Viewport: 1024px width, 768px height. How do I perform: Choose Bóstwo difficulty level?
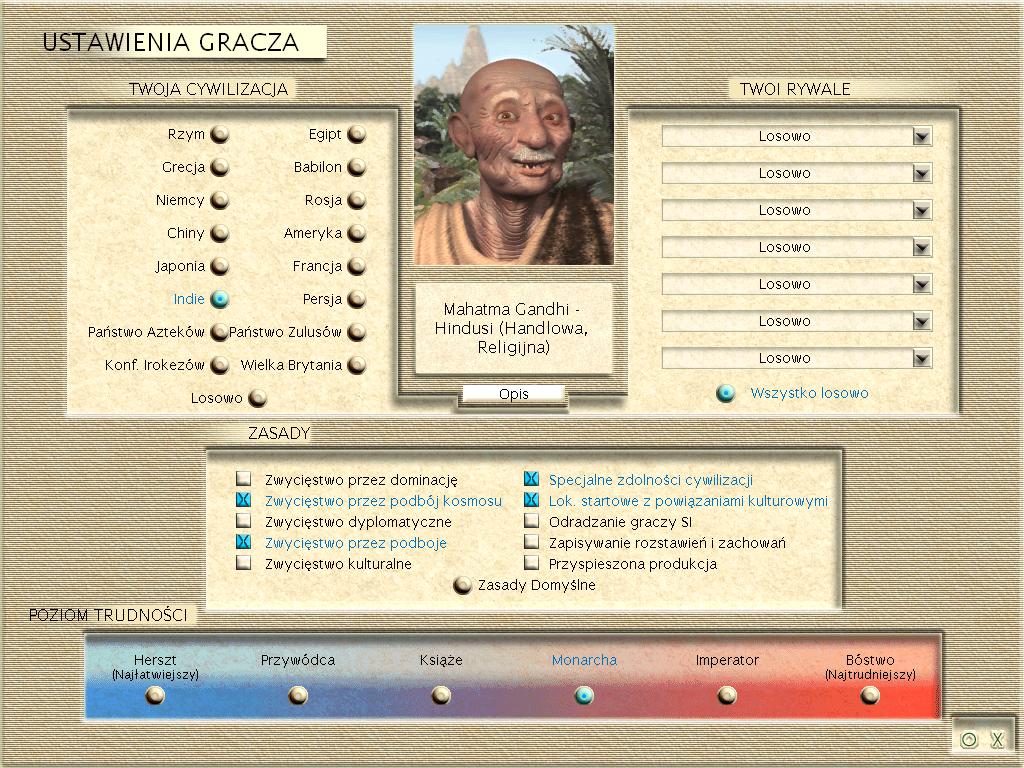click(x=870, y=695)
